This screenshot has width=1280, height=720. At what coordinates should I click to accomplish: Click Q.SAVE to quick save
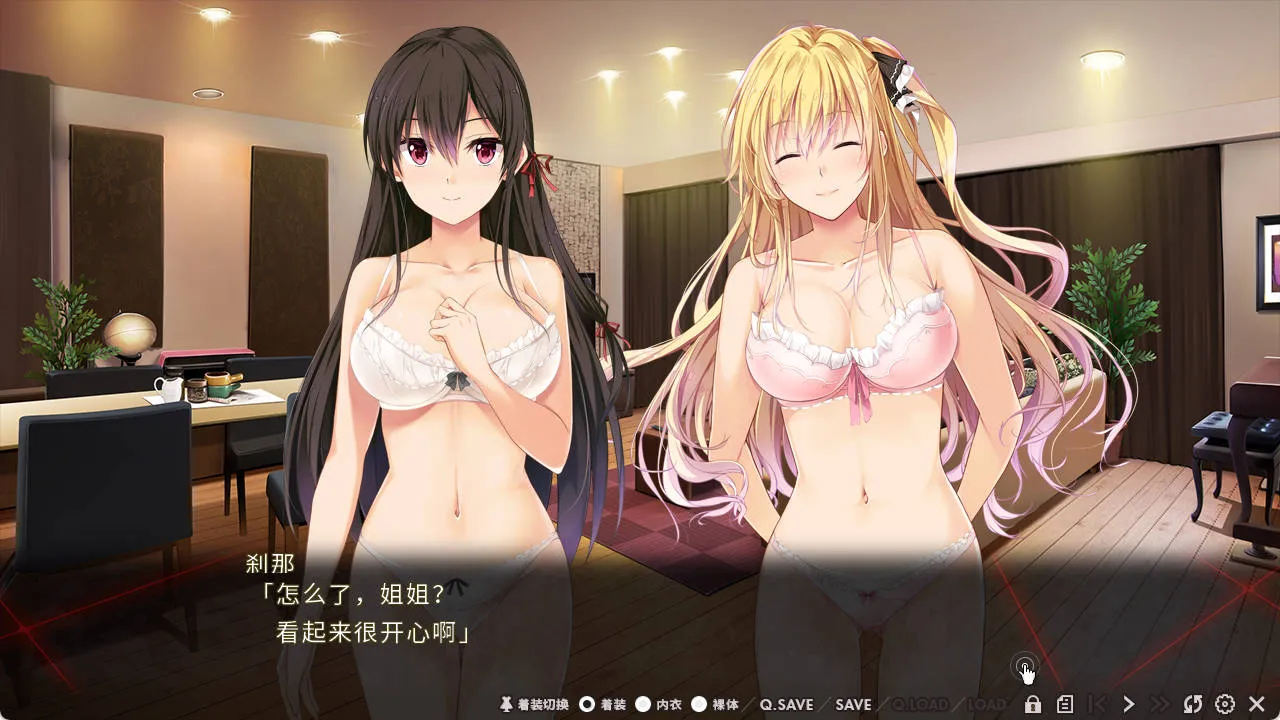coord(787,705)
